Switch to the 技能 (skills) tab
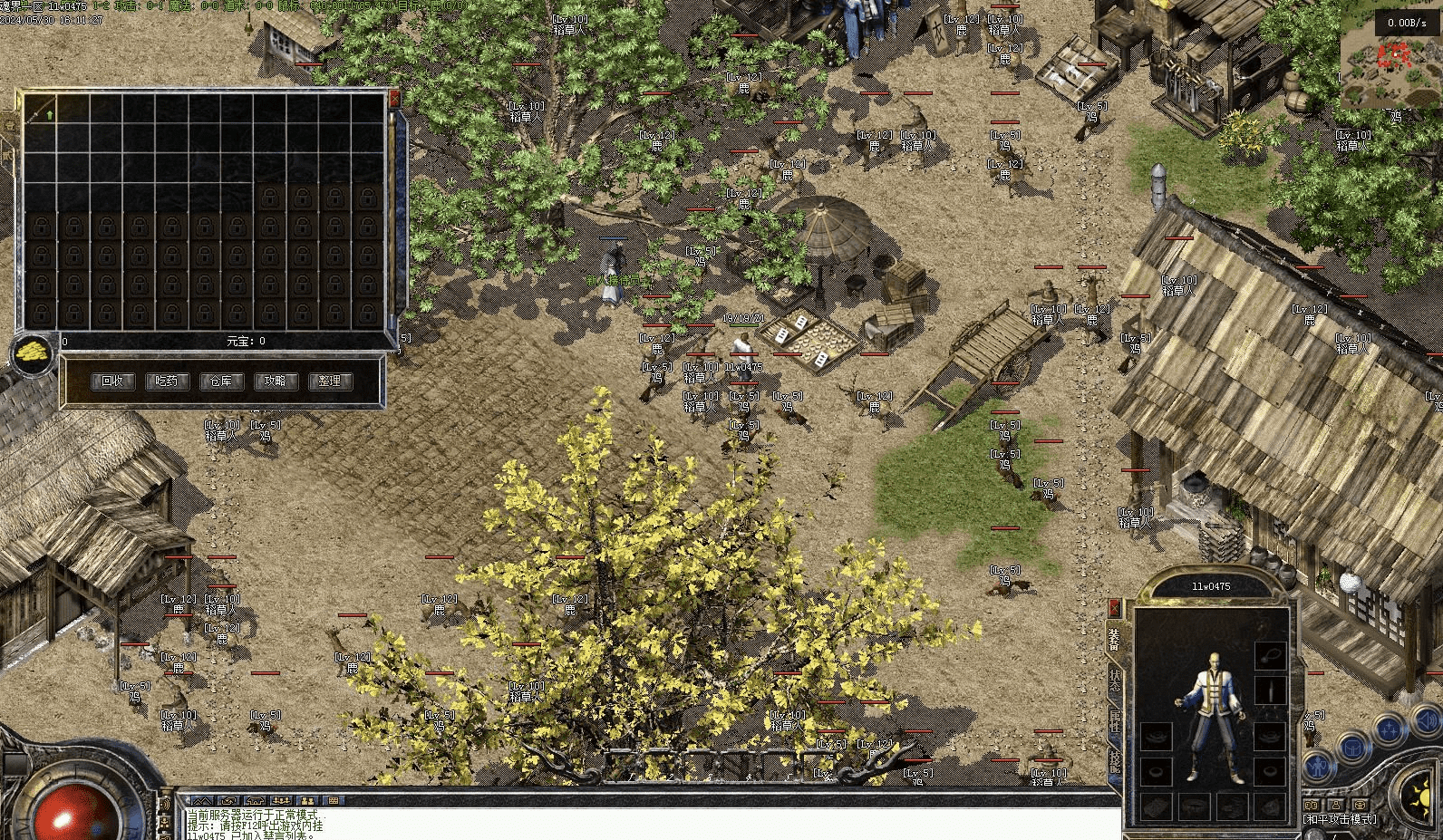The height and width of the screenshot is (840, 1443). [x=1114, y=761]
